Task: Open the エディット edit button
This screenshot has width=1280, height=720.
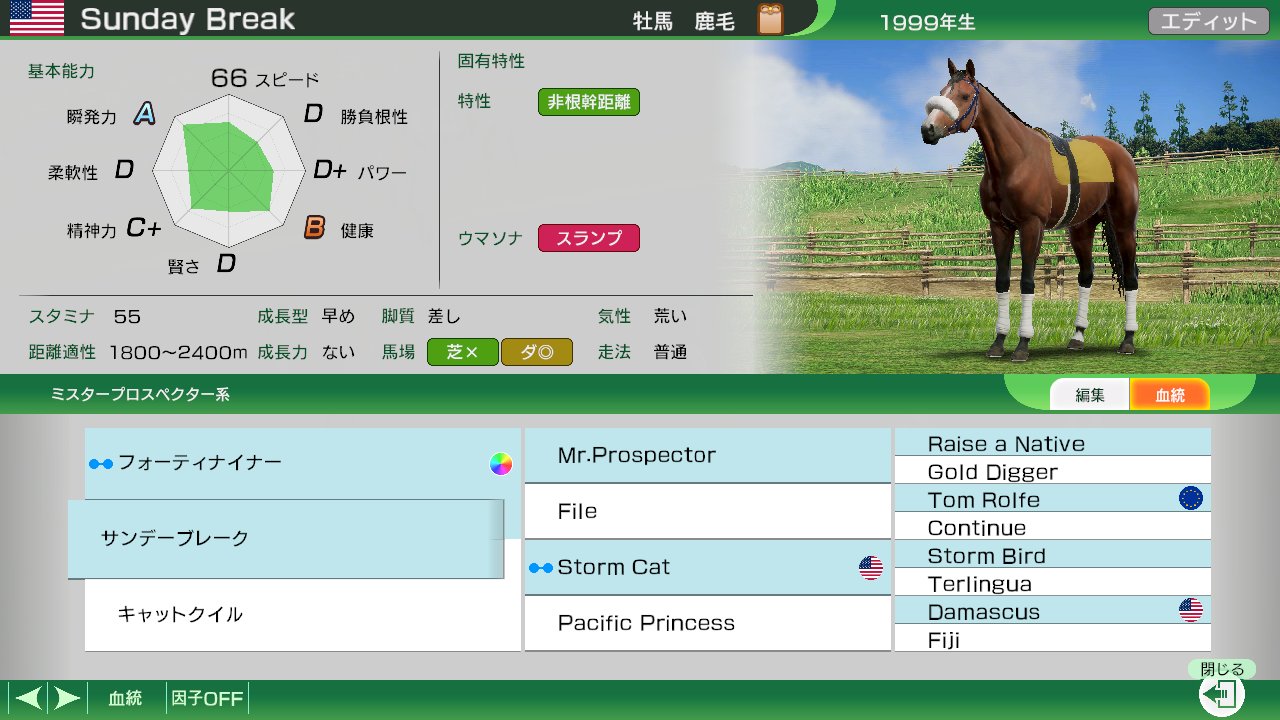Action: point(1208,21)
